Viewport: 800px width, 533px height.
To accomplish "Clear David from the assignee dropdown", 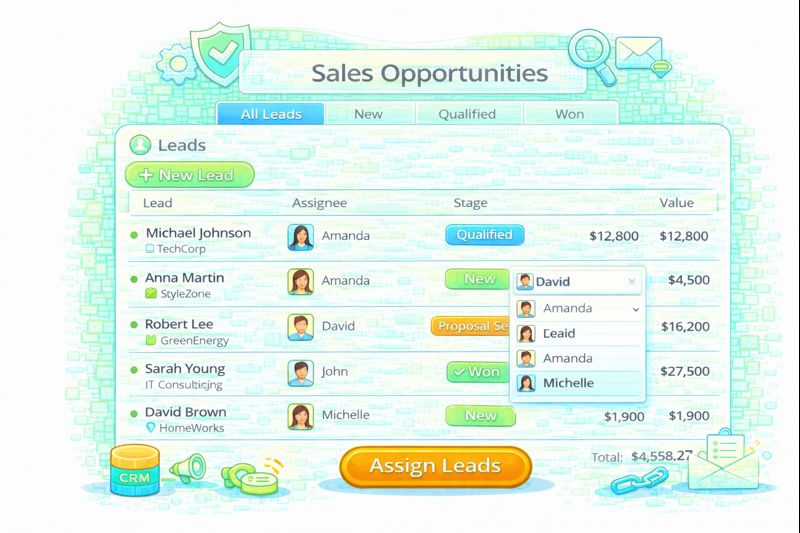I will [631, 282].
